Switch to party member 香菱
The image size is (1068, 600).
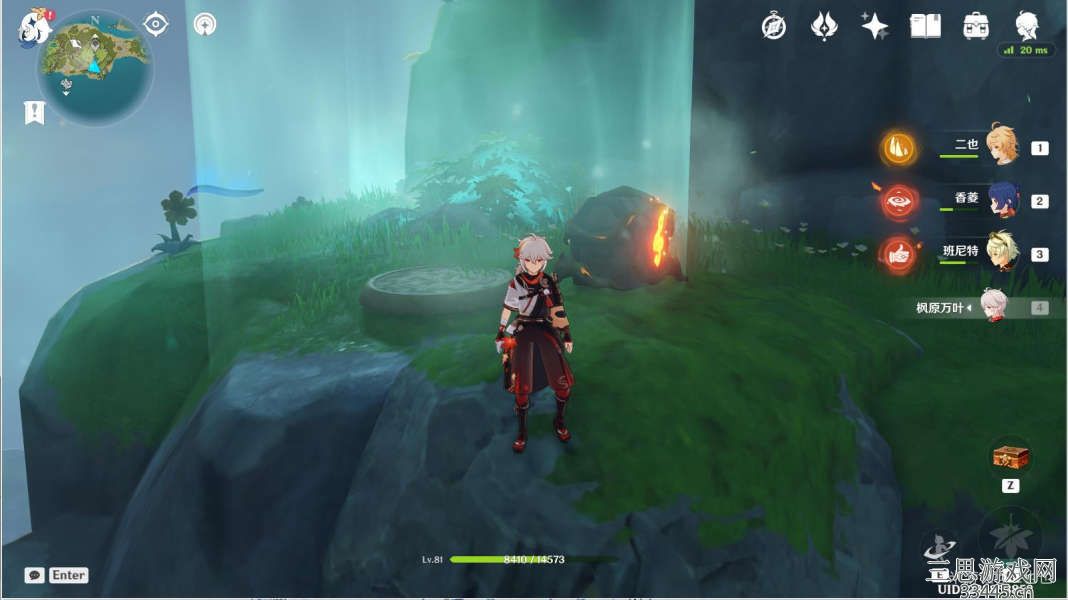click(x=1001, y=200)
